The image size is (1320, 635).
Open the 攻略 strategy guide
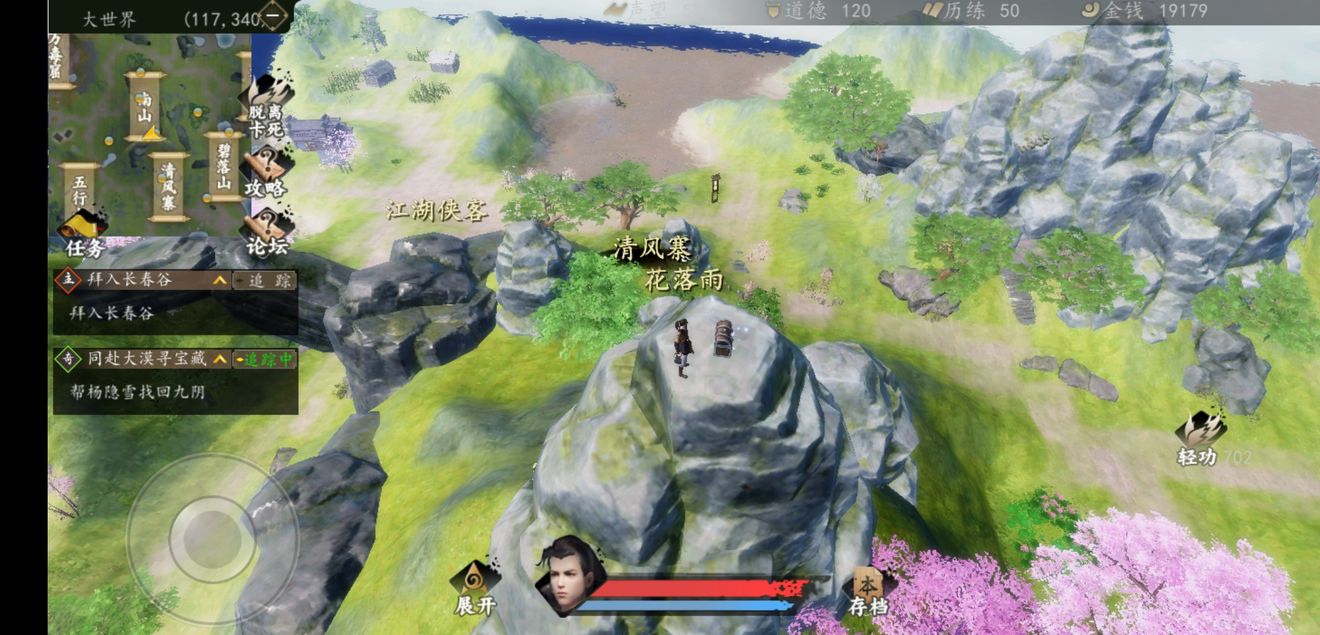[266, 170]
